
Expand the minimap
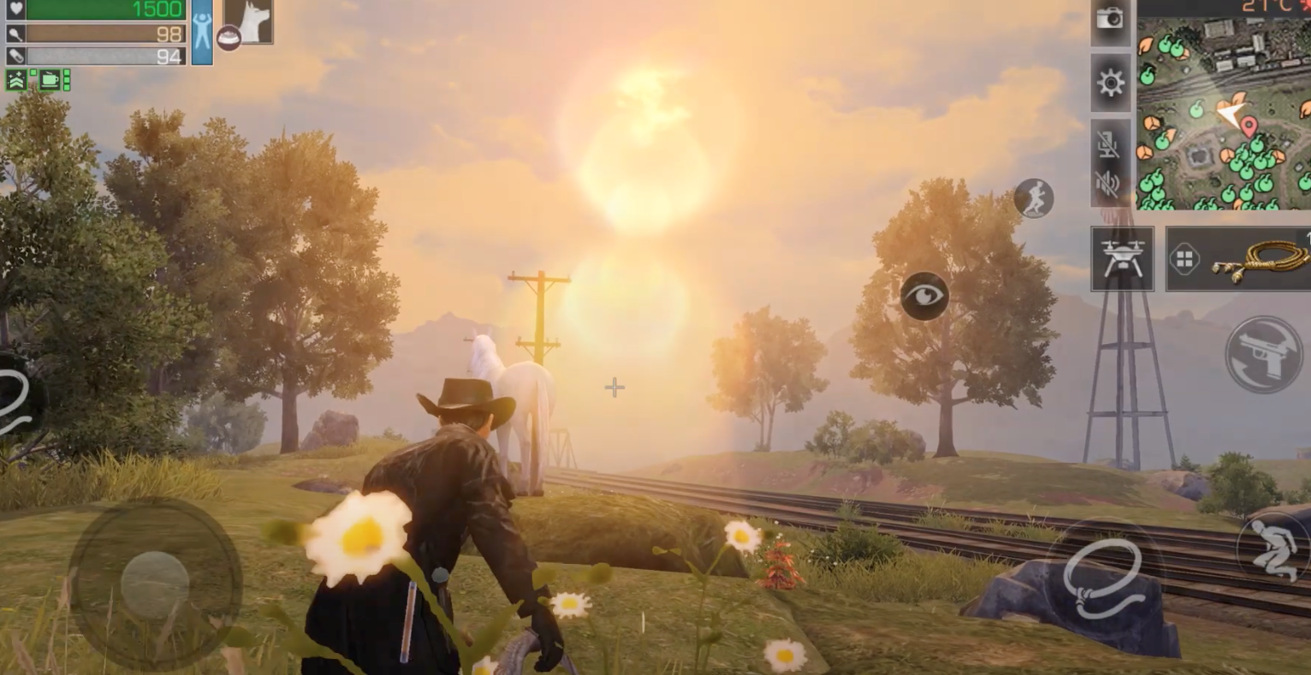tap(1223, 110)
